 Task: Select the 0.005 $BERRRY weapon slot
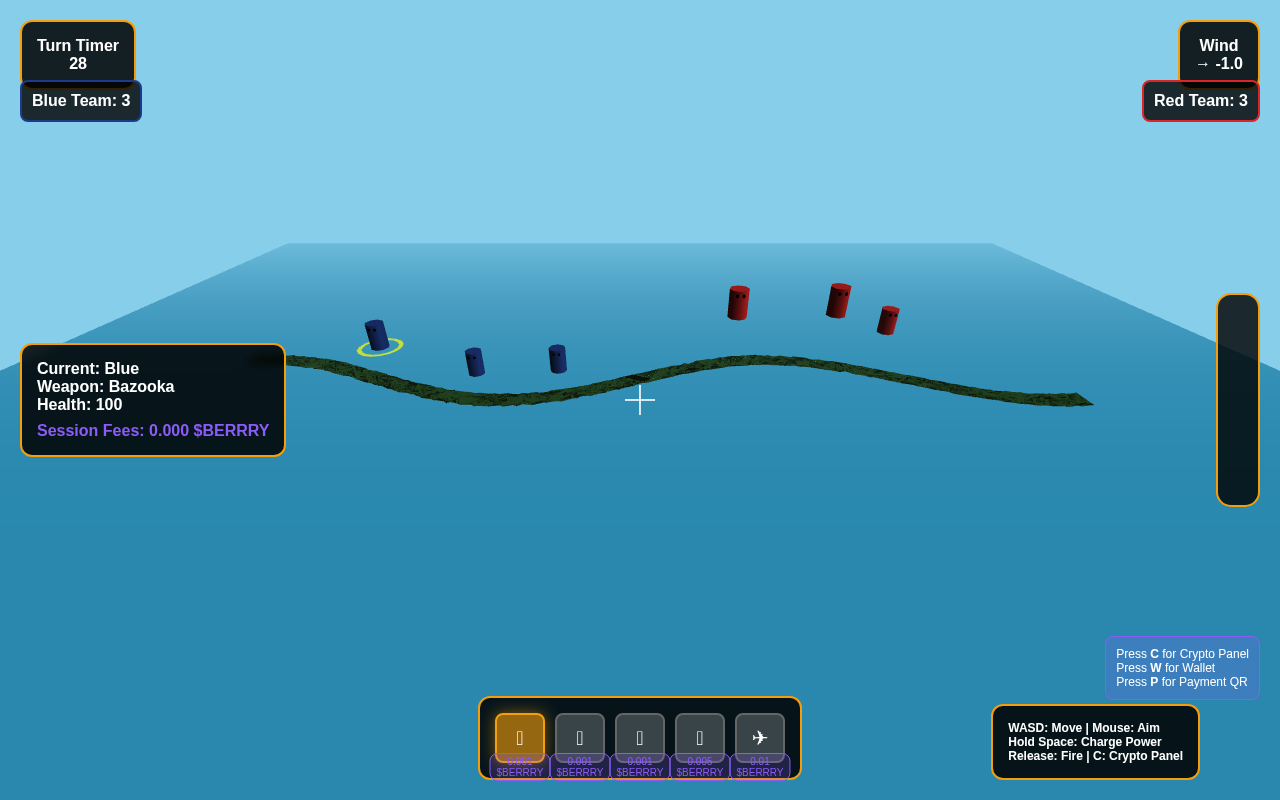[x=700, y=735]
